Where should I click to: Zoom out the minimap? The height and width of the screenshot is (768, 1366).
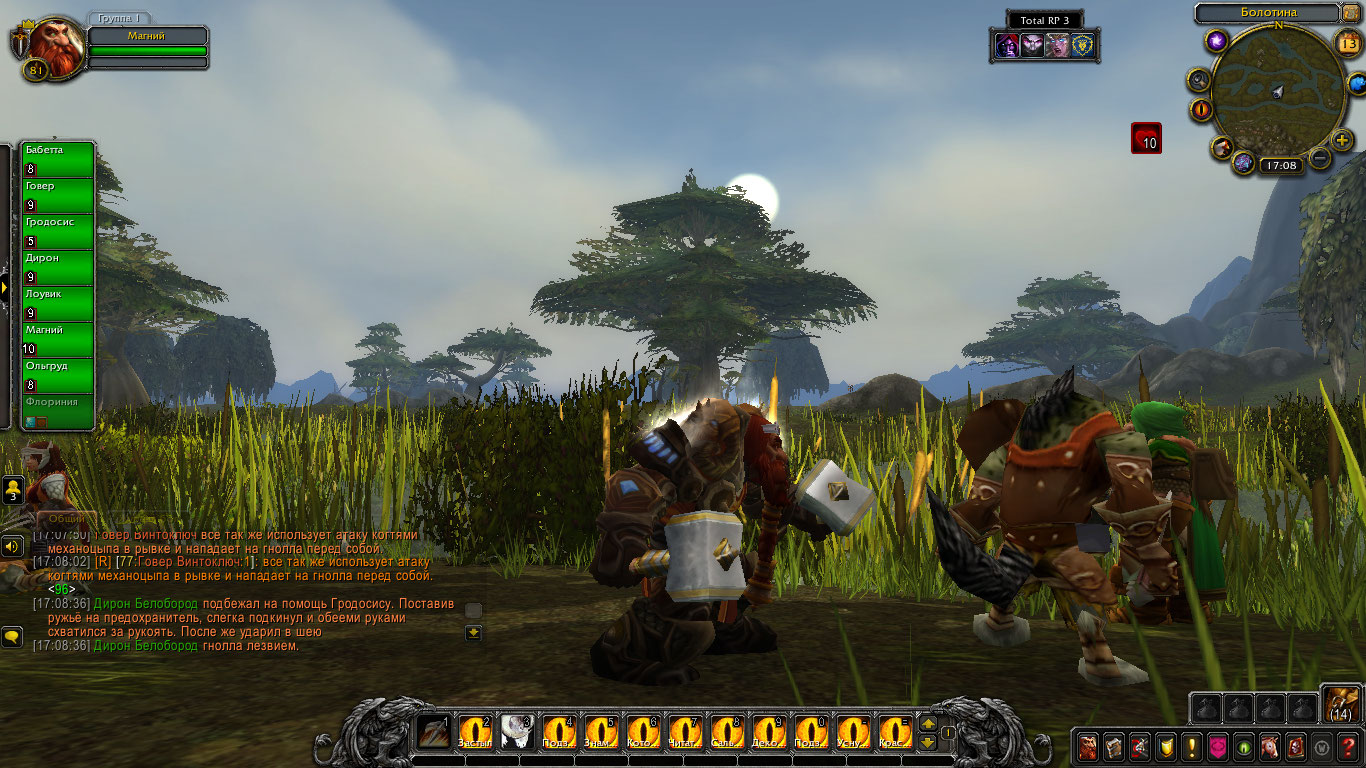(x=1320, y=158)
